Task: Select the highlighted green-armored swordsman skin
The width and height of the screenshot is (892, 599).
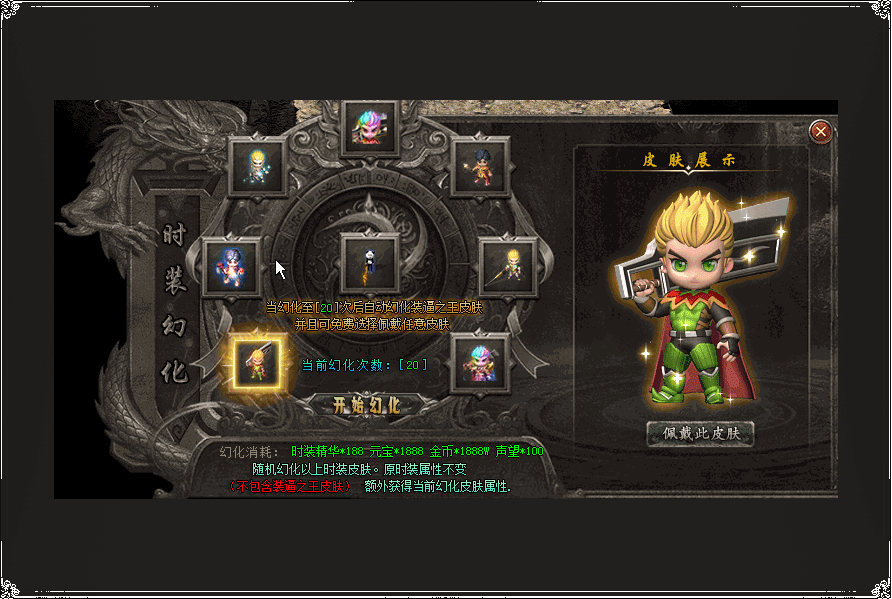Action: tap(257, 363)
